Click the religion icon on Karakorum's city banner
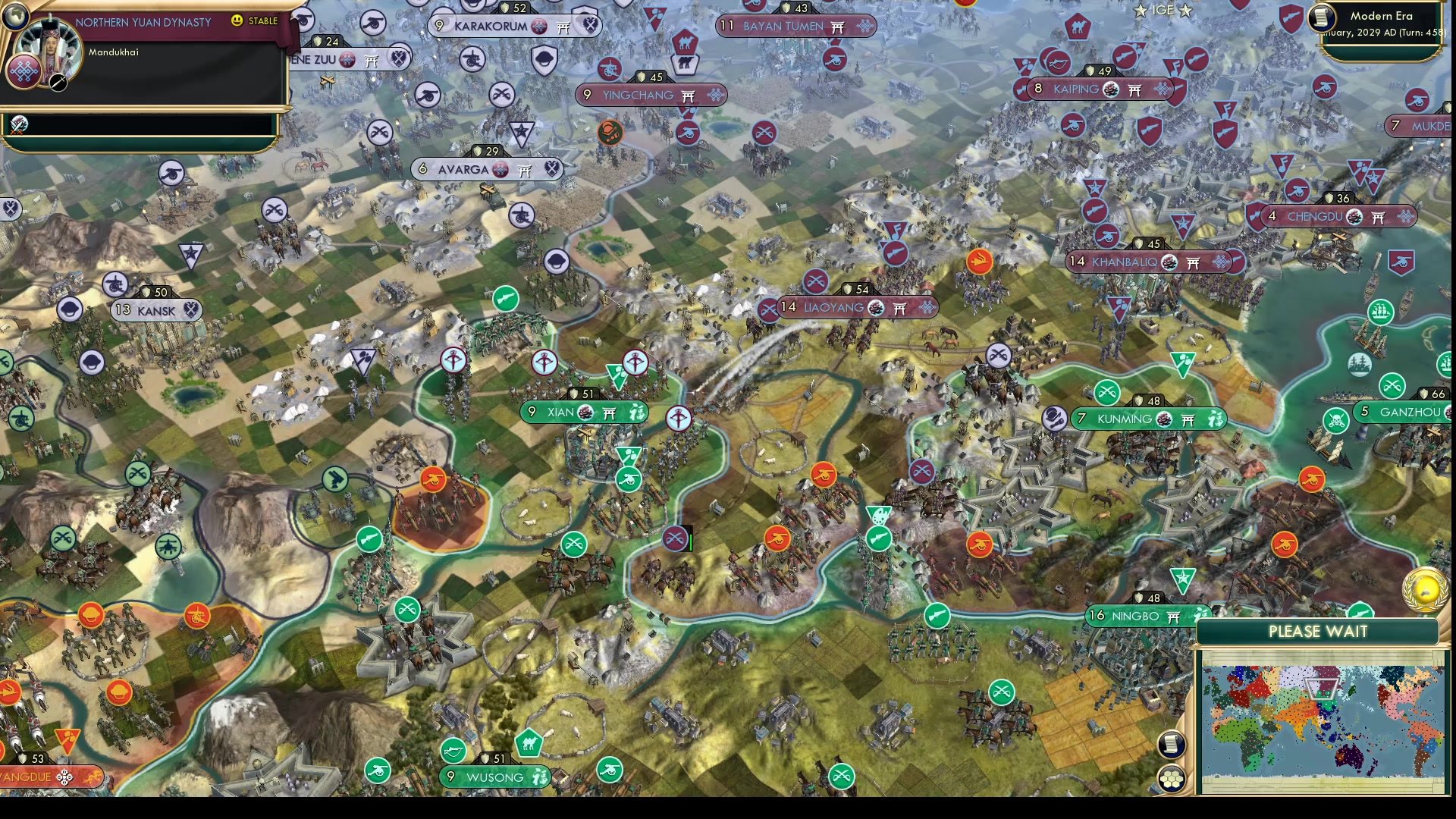Image resolution: width=1456 pixels, height=819 pixels. point(541,25)
